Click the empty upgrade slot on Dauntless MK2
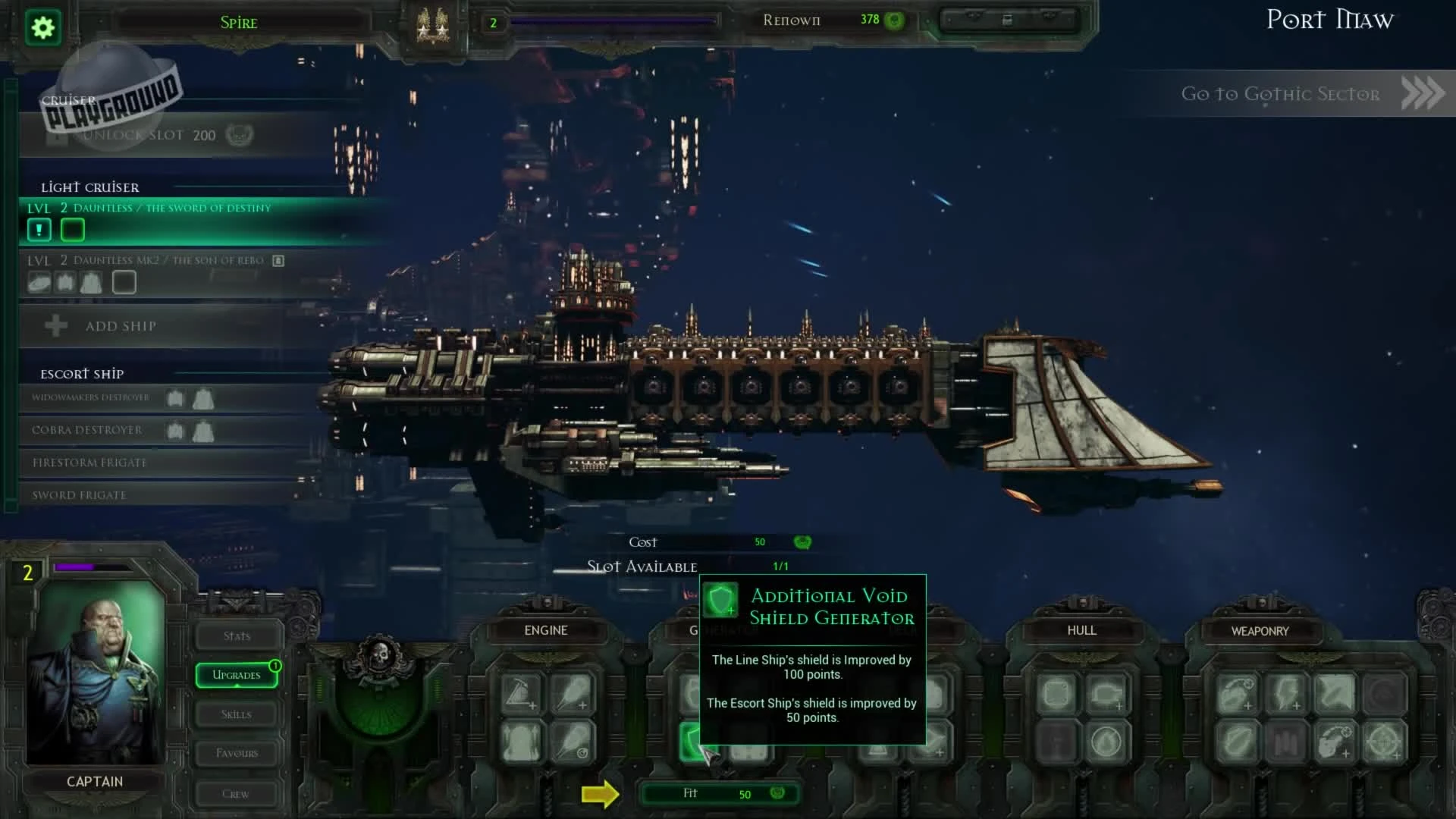The image size is (1456, 819). (125, 281)
